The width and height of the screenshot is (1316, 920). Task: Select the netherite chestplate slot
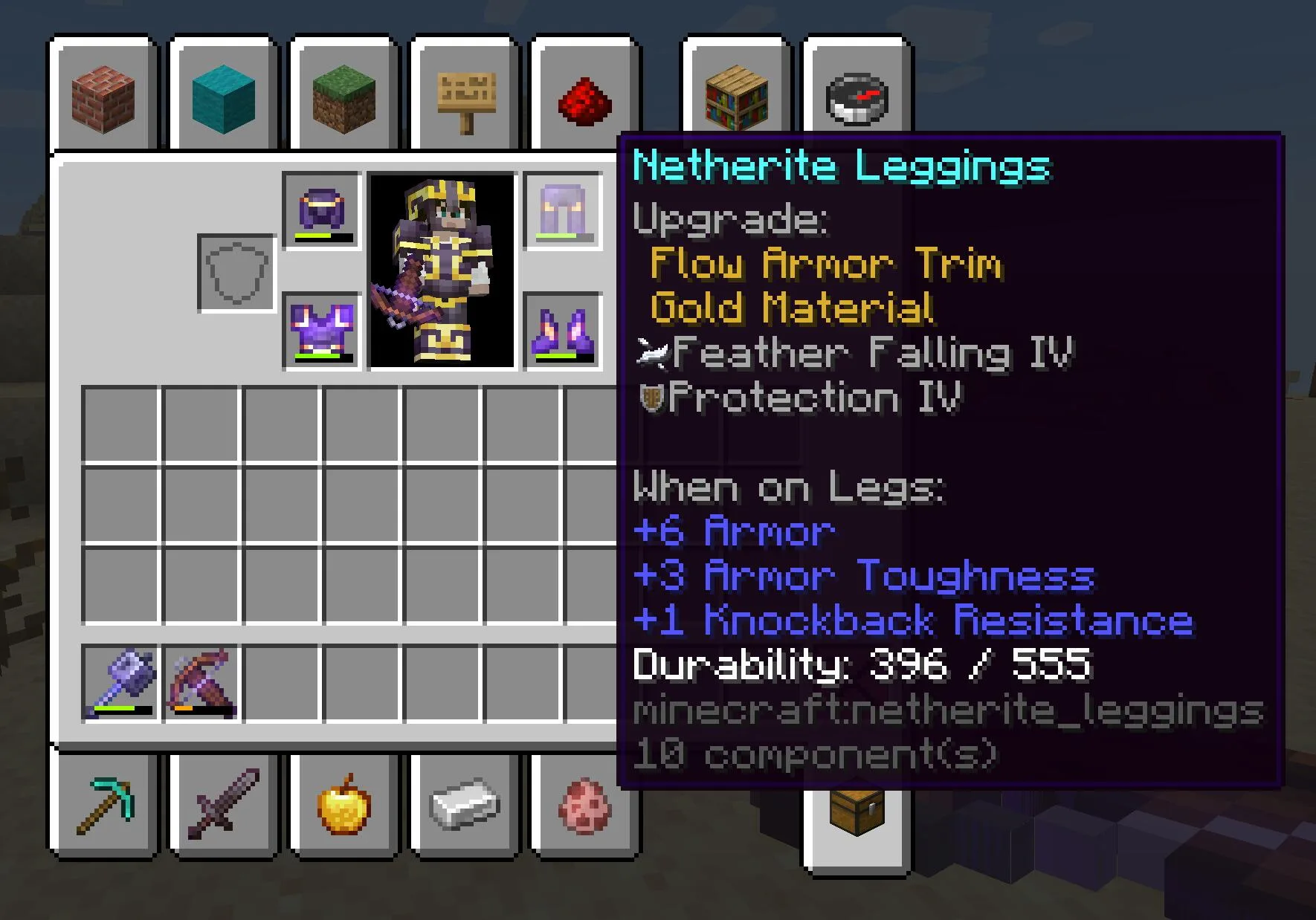point(322,331)
